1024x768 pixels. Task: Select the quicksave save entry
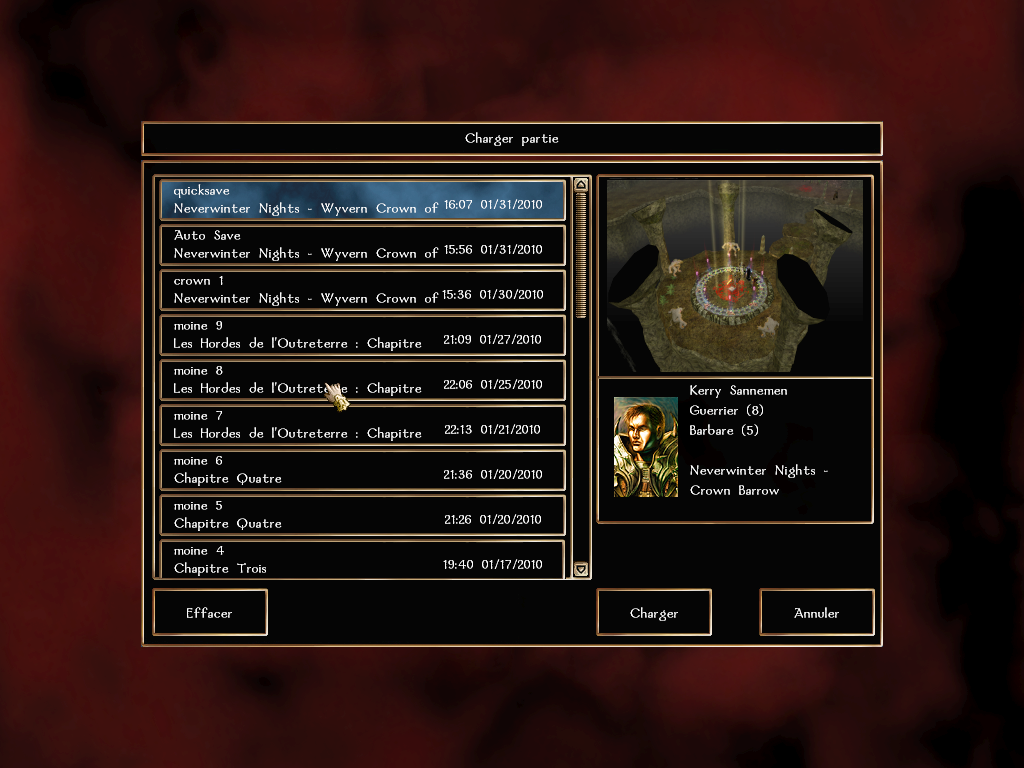362,199
